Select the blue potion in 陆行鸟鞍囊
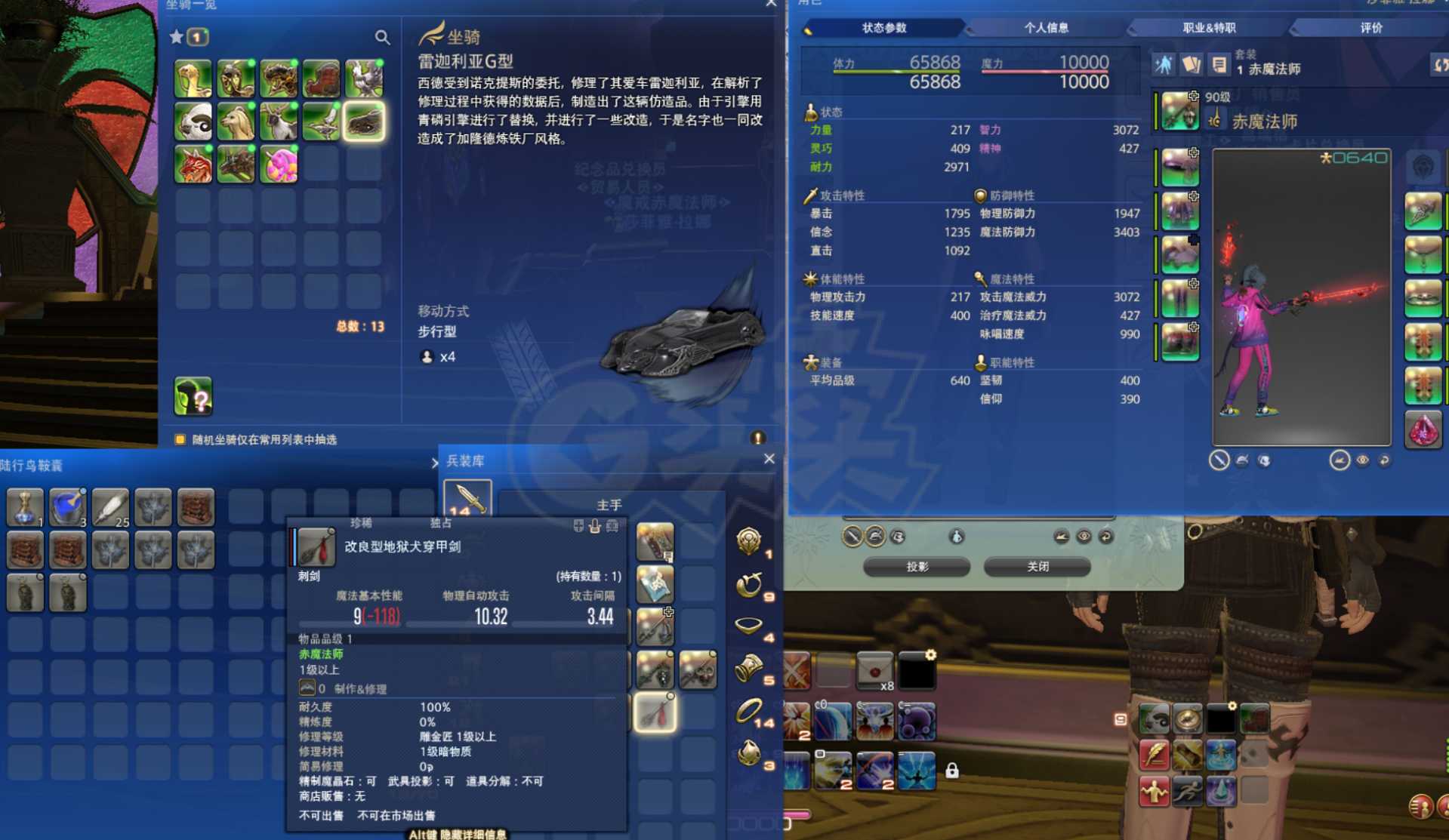Screen dimensions: 1449x840 [67, 506]
